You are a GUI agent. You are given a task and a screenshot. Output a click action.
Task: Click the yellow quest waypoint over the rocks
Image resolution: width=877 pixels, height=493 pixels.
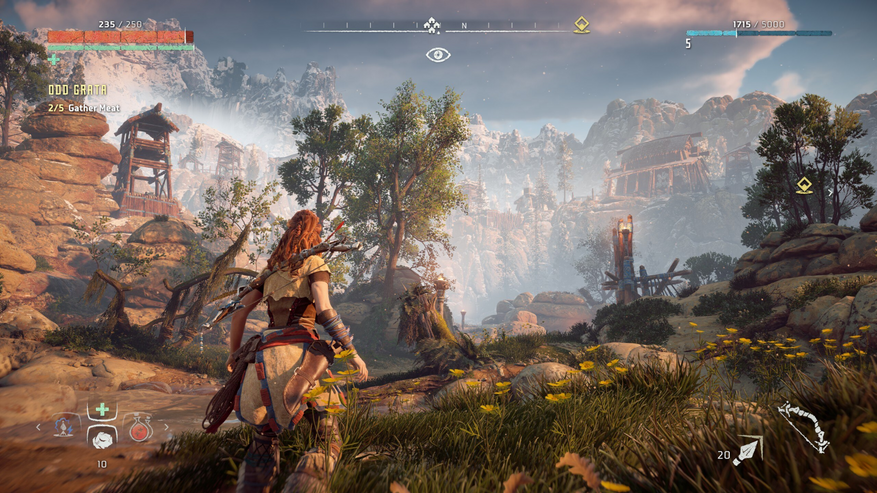click(804, 185)
